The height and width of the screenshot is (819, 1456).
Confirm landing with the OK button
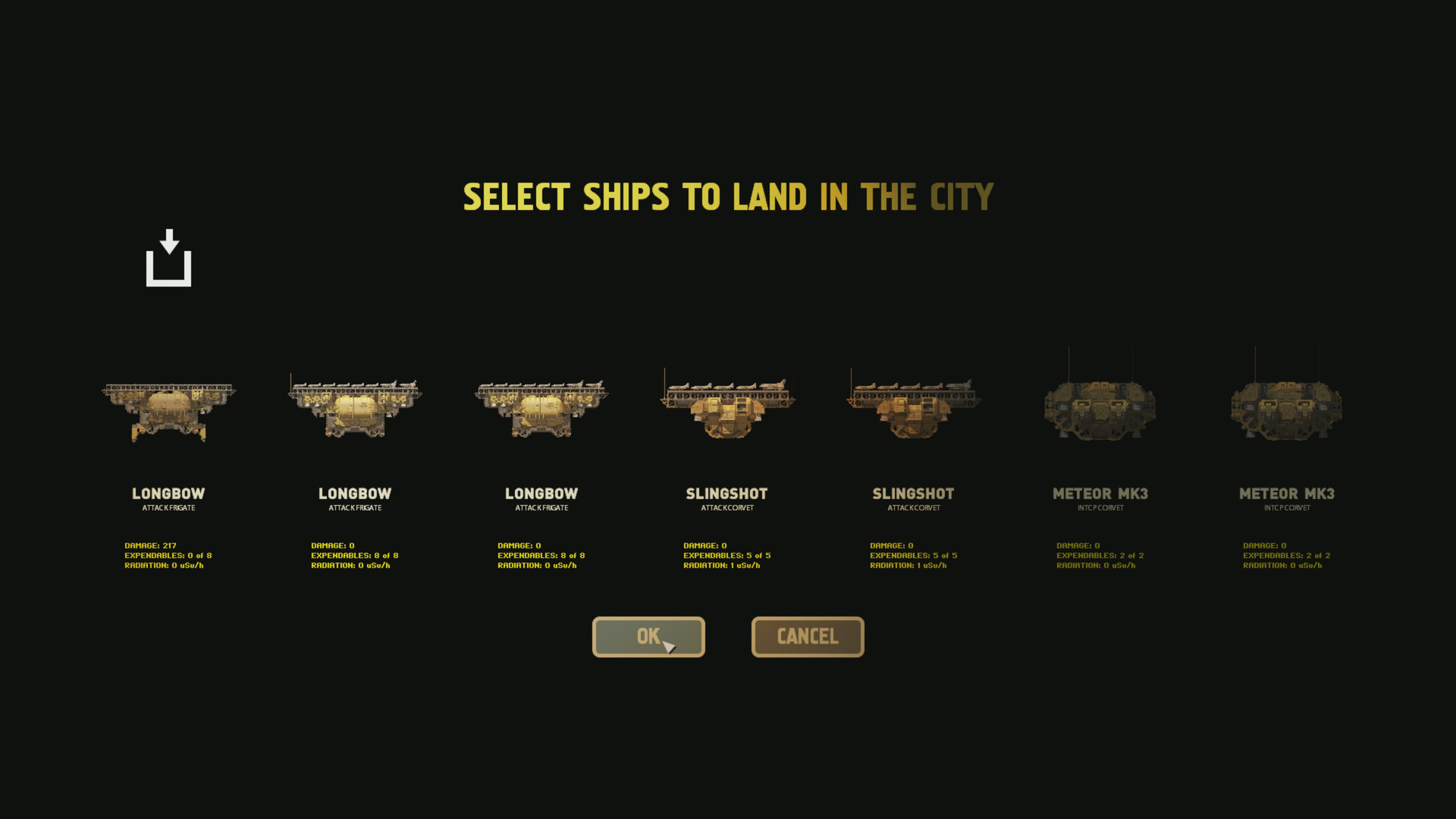click(648, 637)
